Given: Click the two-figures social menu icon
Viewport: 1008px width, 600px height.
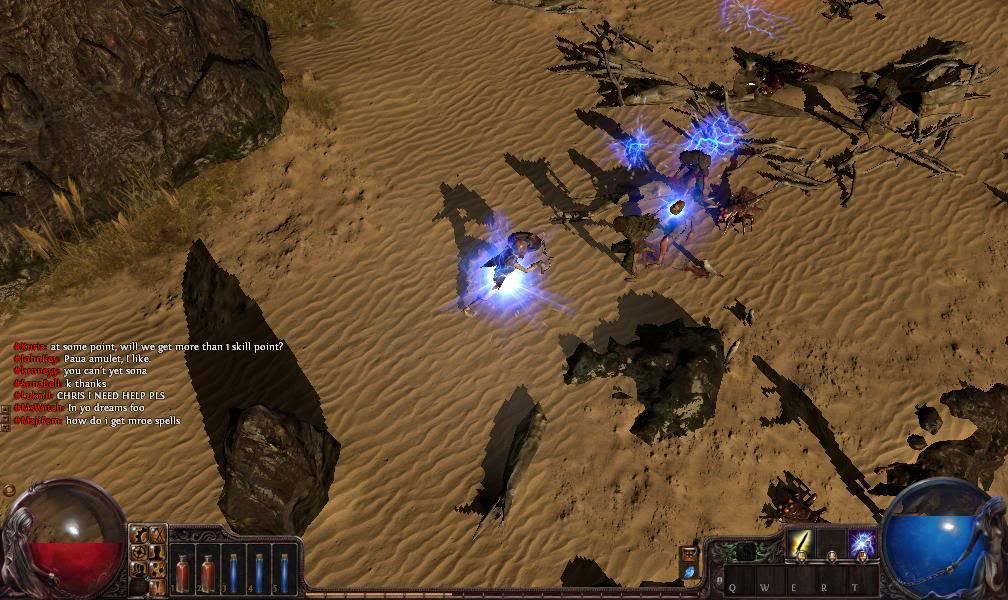Looking at the screenshot, I should (x=139, y=568).
